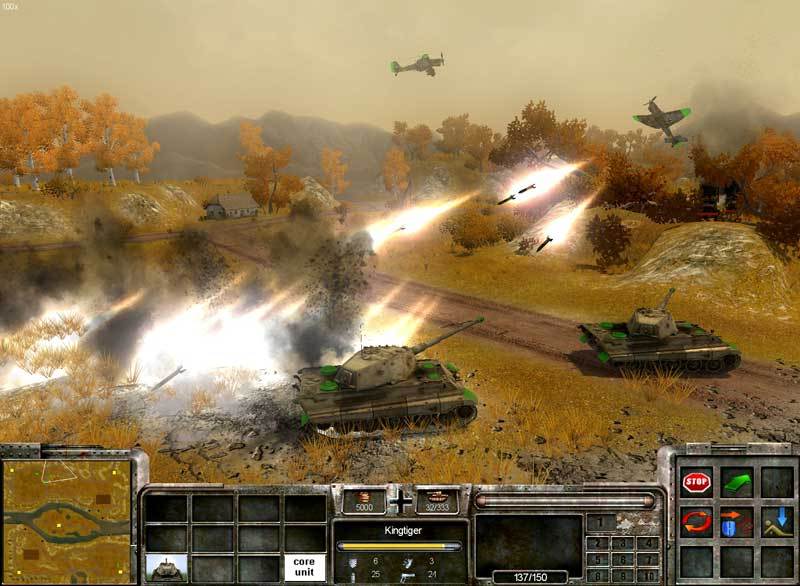
Task: Choose the orange arrow shield command
Action: [736, 521]
